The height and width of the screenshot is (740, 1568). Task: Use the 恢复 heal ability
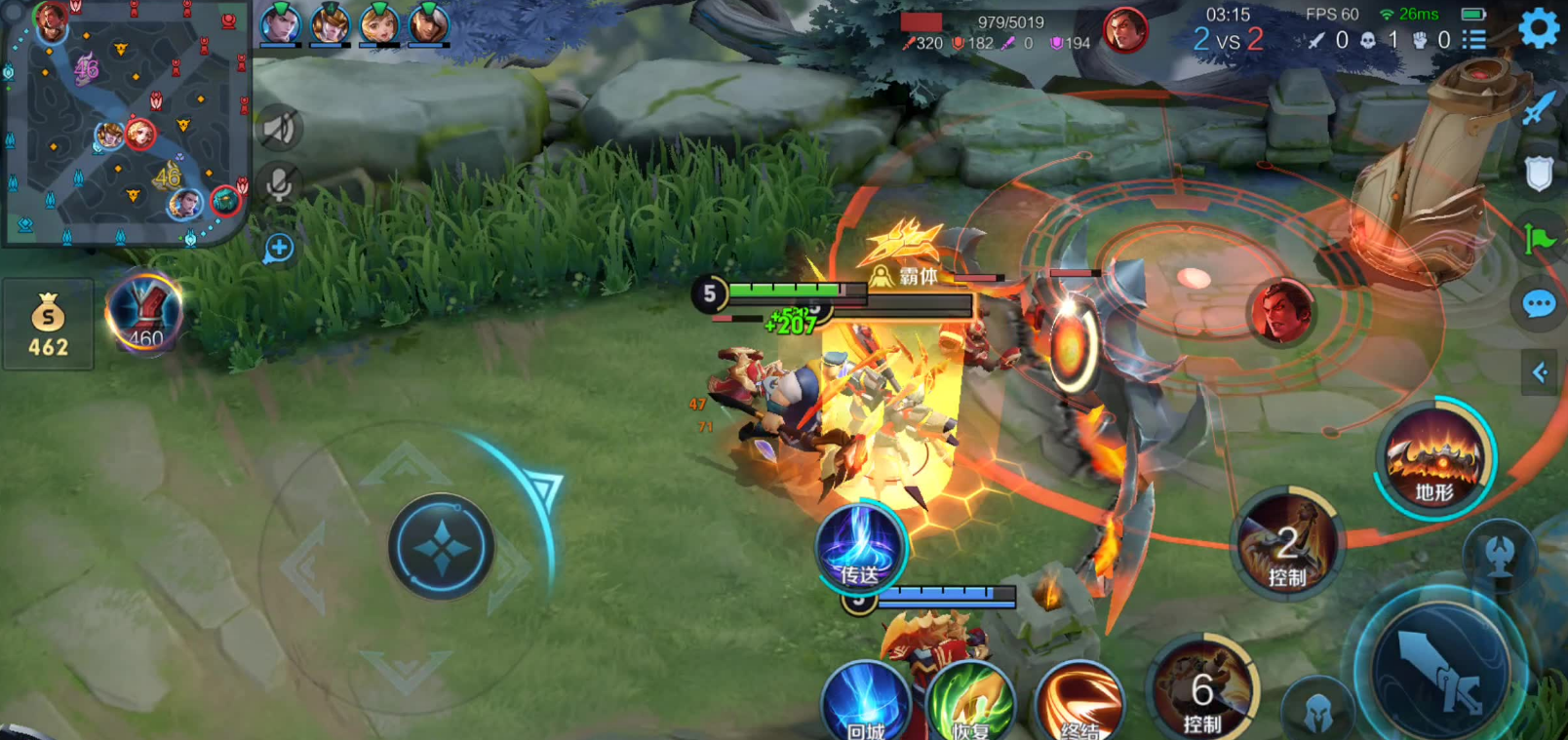[x=970, y=704]
